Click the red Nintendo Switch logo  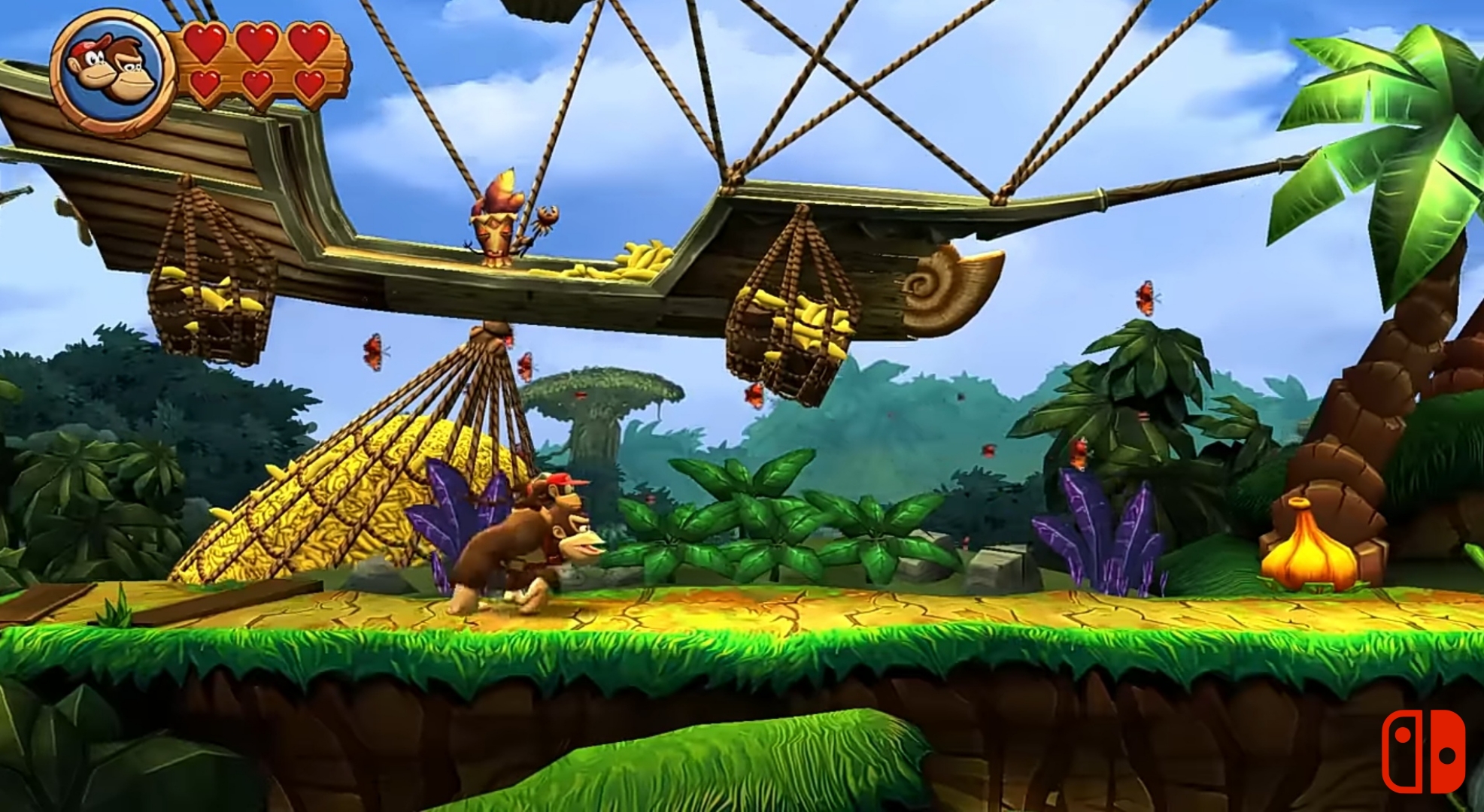1423,750
